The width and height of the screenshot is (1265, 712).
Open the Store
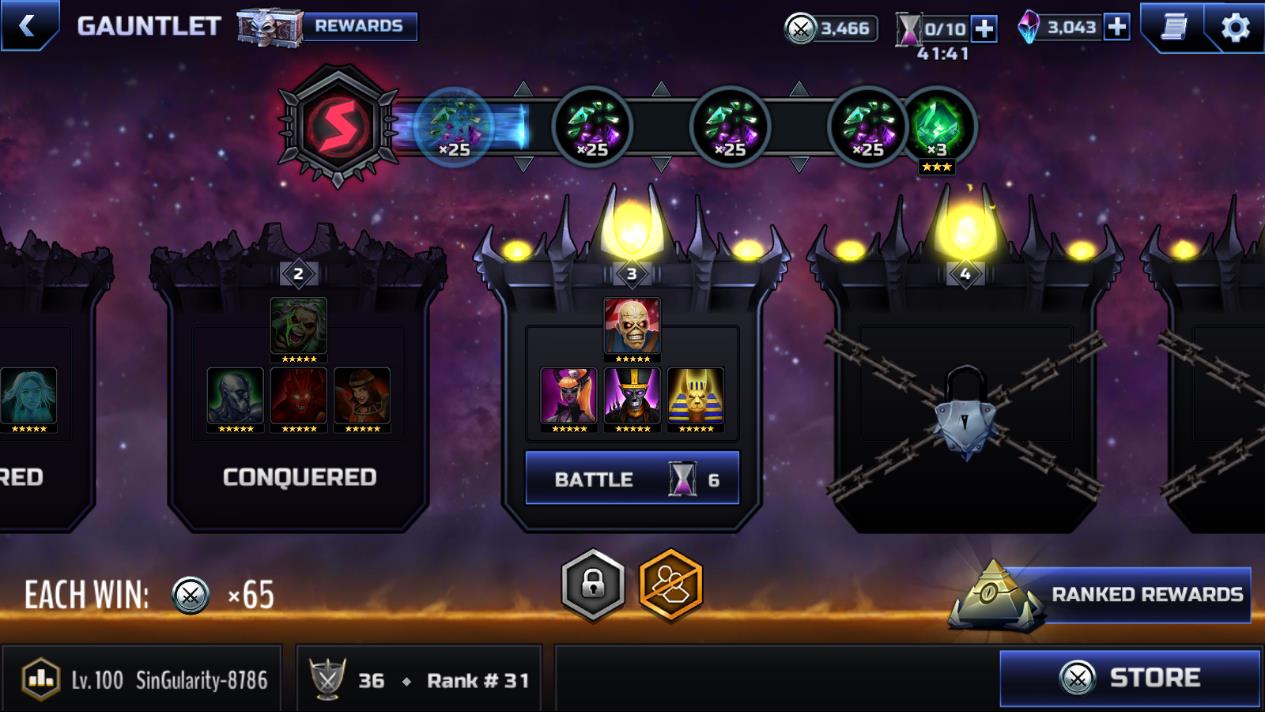1130,678
